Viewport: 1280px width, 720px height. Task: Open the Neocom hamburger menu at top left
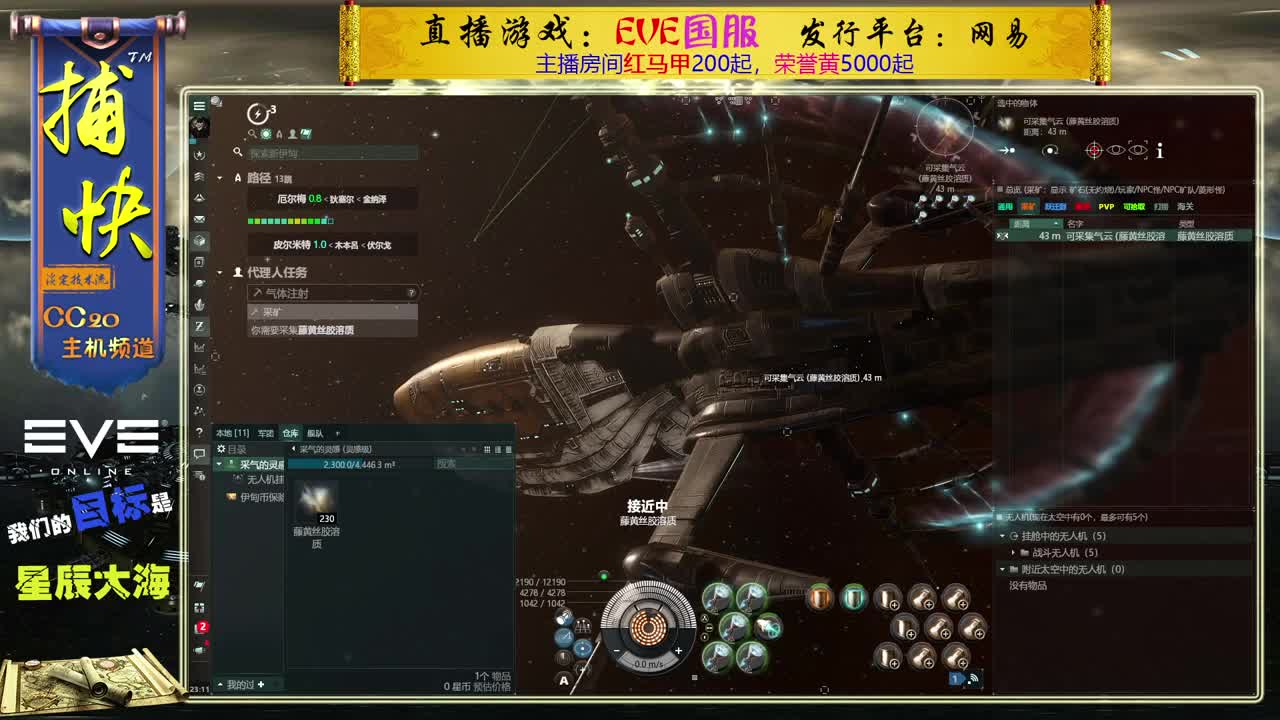199,105
